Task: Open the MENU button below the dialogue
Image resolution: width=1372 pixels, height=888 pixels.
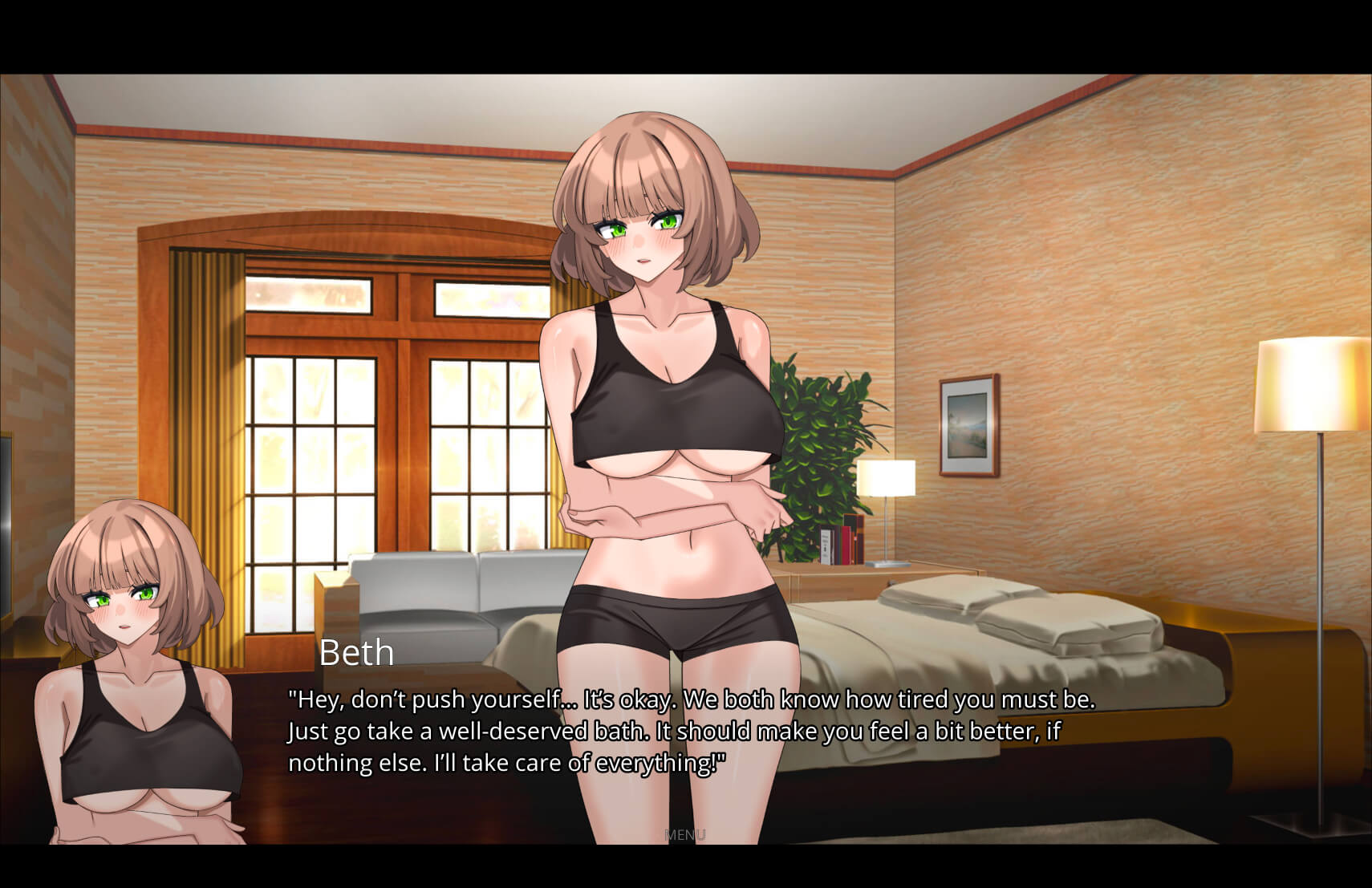Action: pos(685,835)
